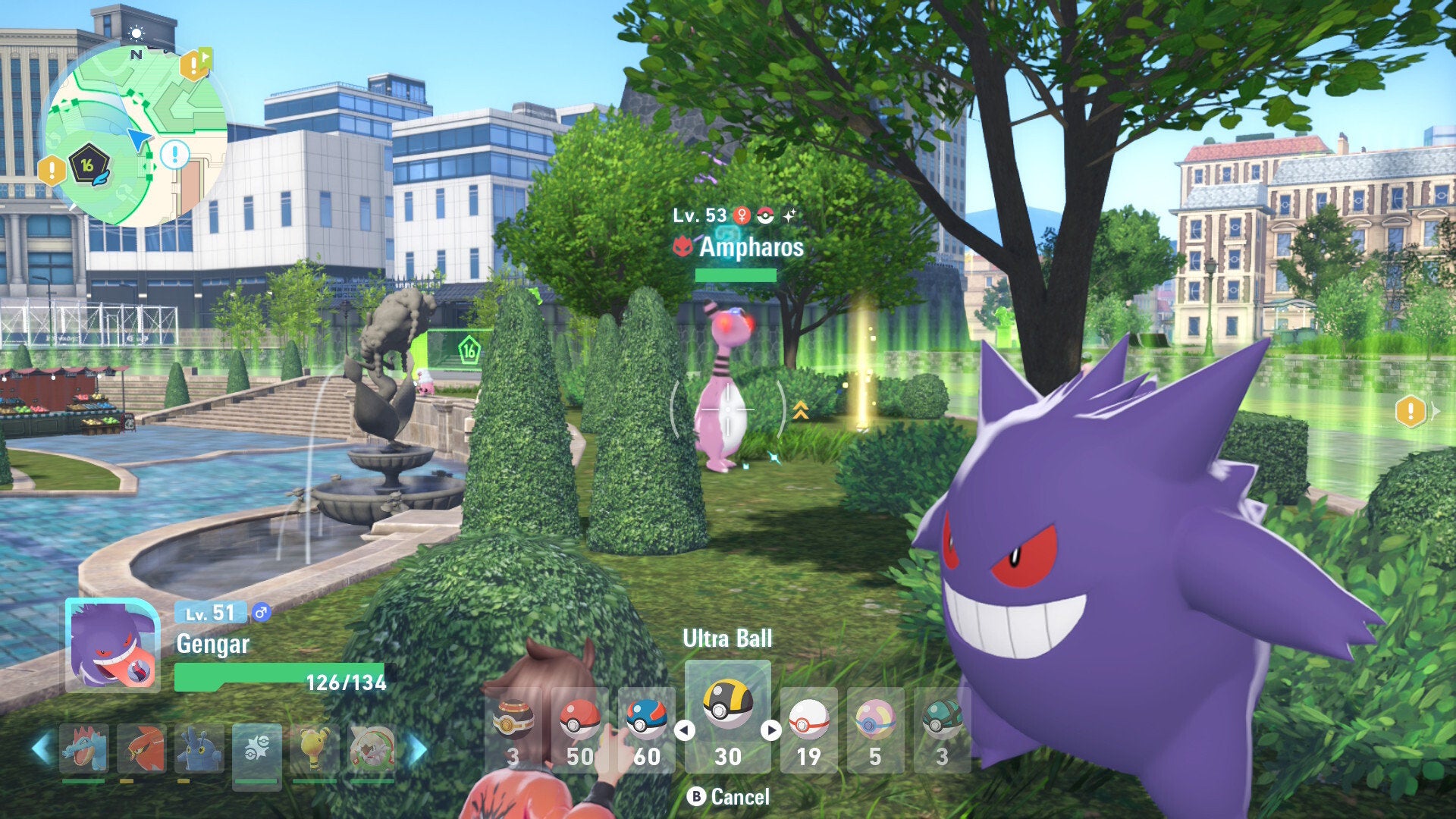Image resolution: width=1456 pixels, height=819 pixels.
Task: Choose Heracross from the party bar
Action: click(x=199, y=749)
